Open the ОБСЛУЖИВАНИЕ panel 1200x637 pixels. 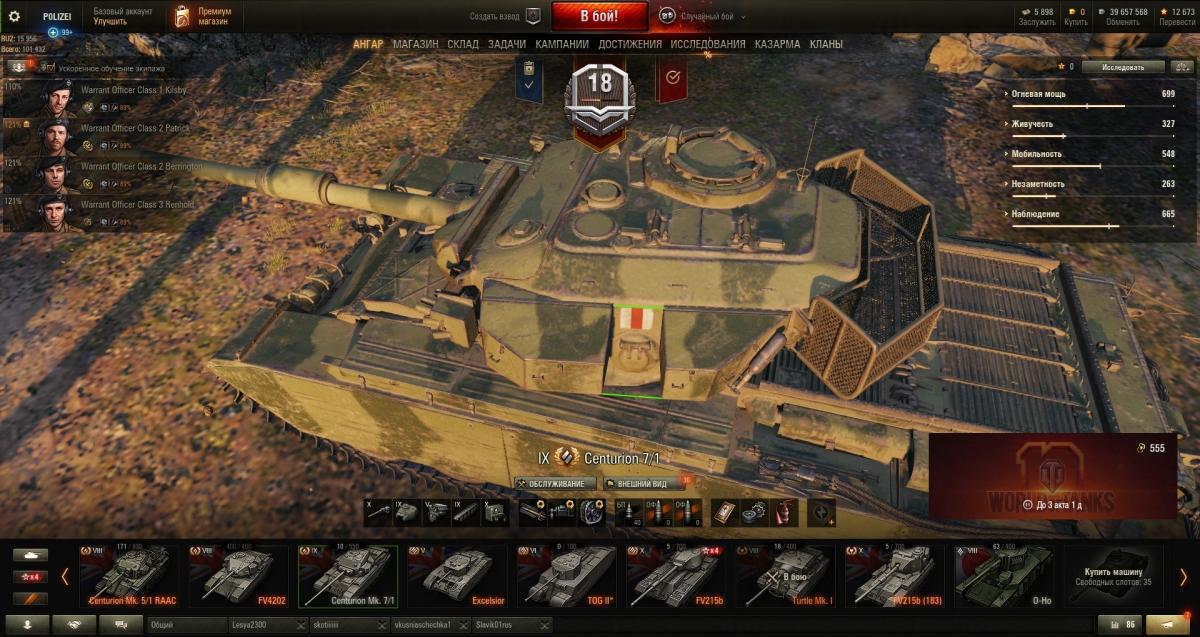coord(555,483)
